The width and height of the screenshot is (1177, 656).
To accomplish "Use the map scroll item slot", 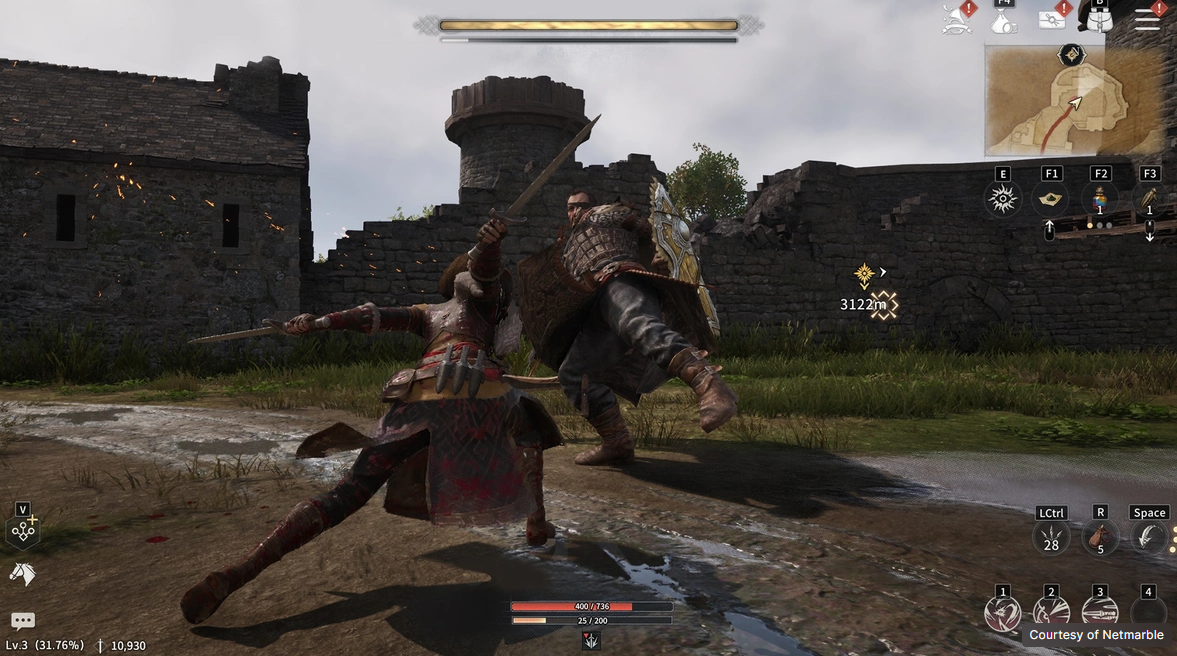I will pyautogui.click(x=1051, y=200).
